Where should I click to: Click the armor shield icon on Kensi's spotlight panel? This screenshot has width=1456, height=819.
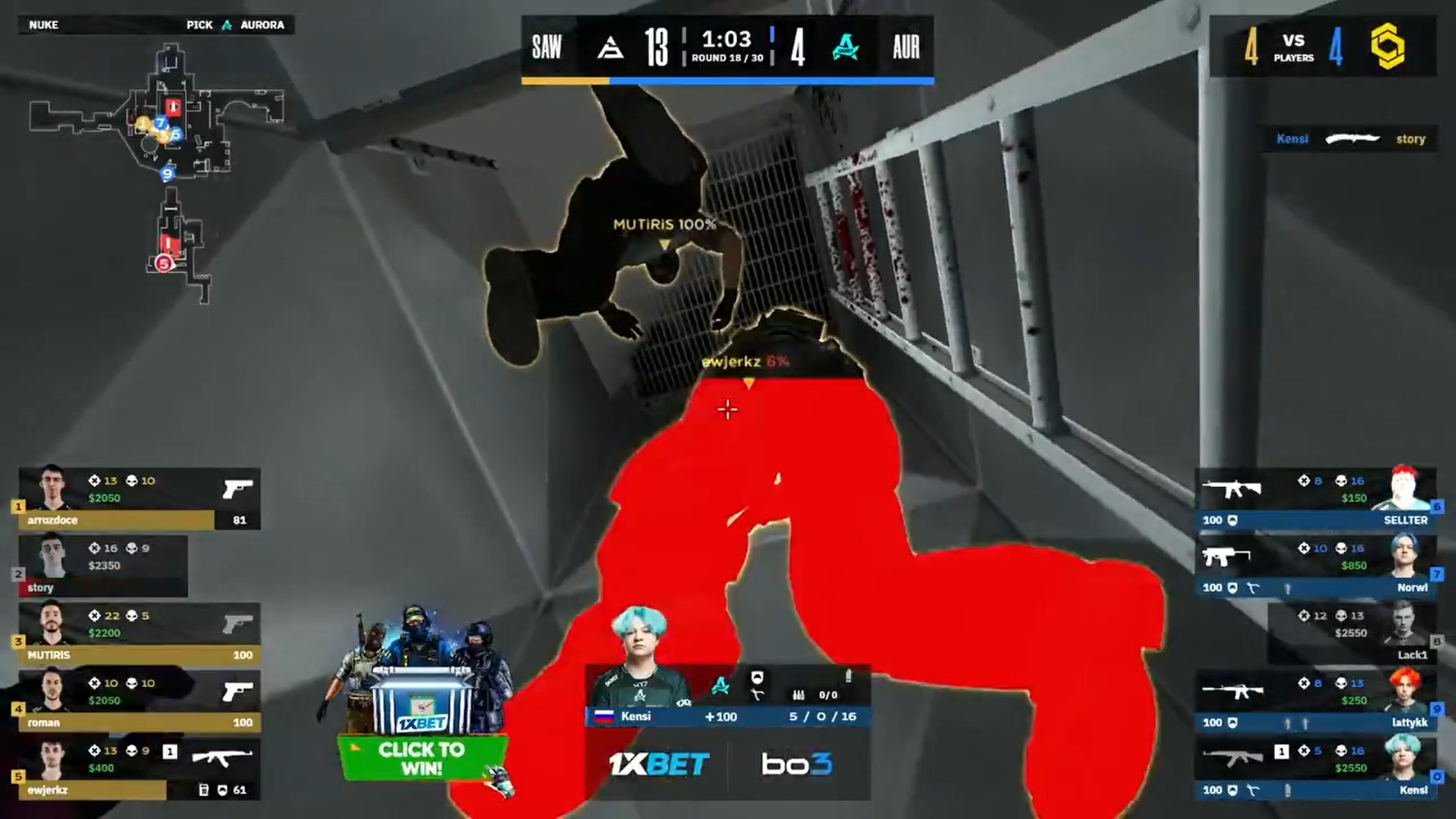click(x=757, y=677)
